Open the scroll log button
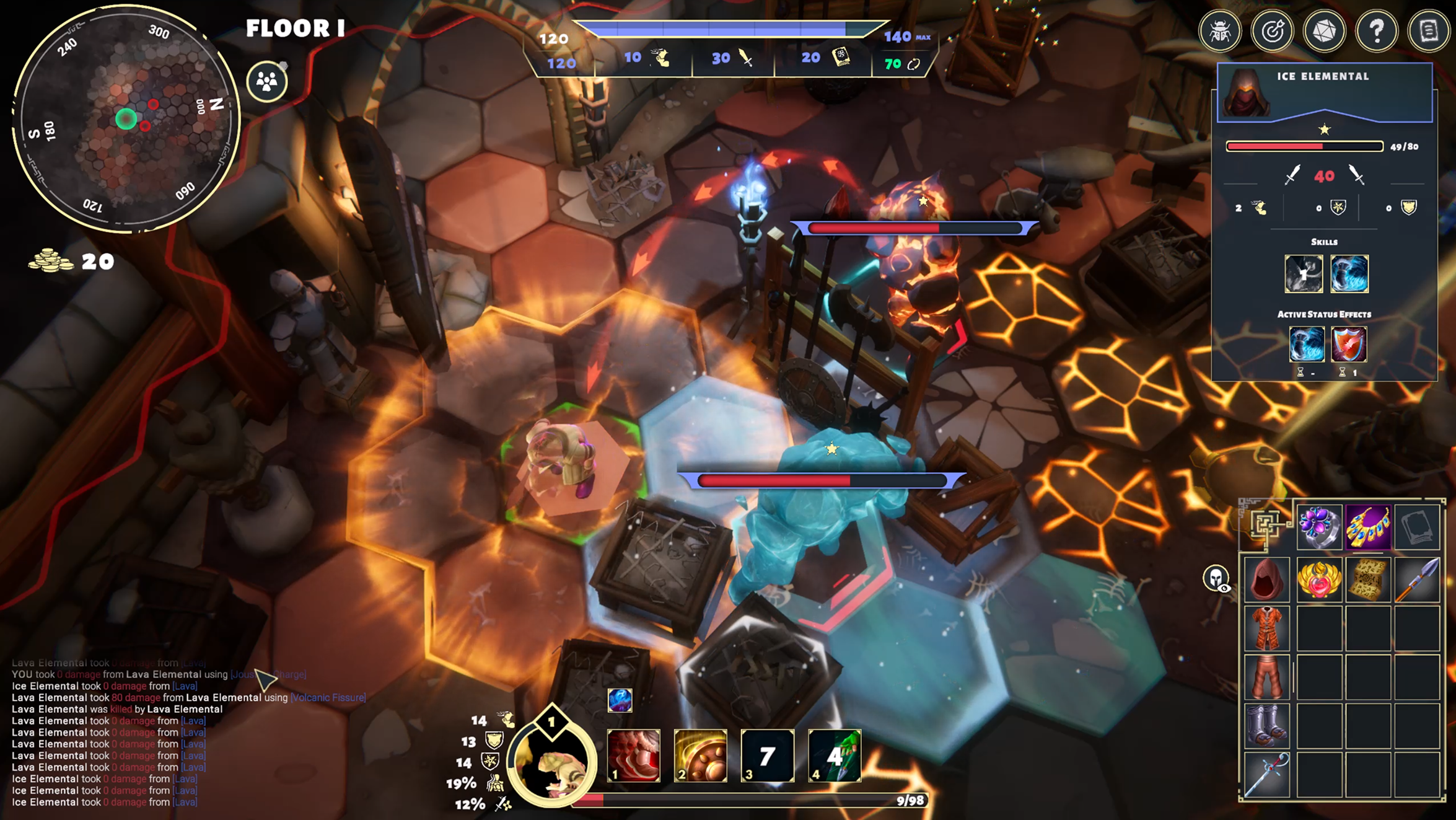This screenshot has height=820, width=1456. (x=1429, y=31)
